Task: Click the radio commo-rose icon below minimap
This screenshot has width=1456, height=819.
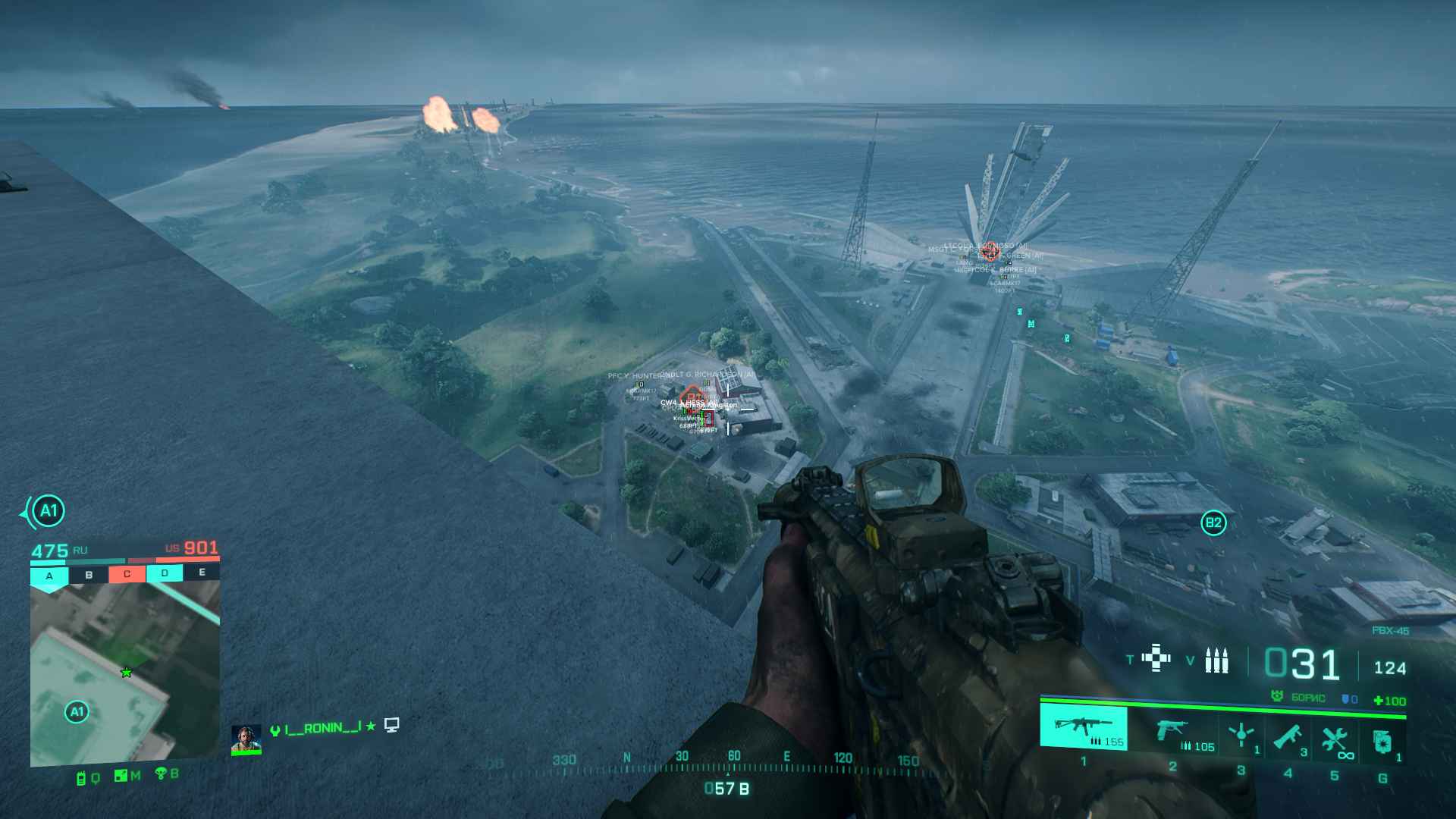Action: pyautogui.click(x=82, y=777)
